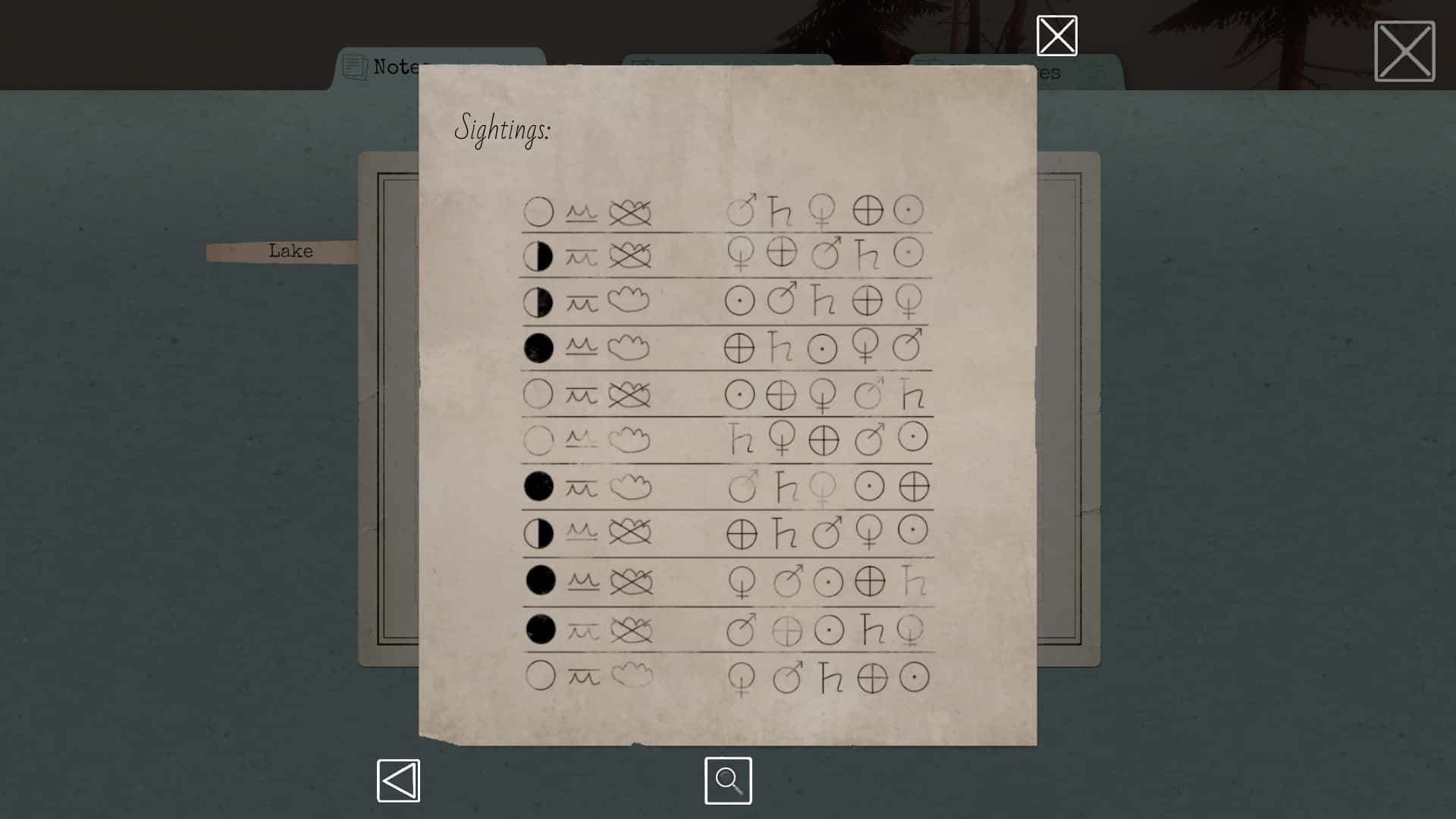
Task: Click the wavy water symbol in the fifth row
Action: tap(581, 394)
